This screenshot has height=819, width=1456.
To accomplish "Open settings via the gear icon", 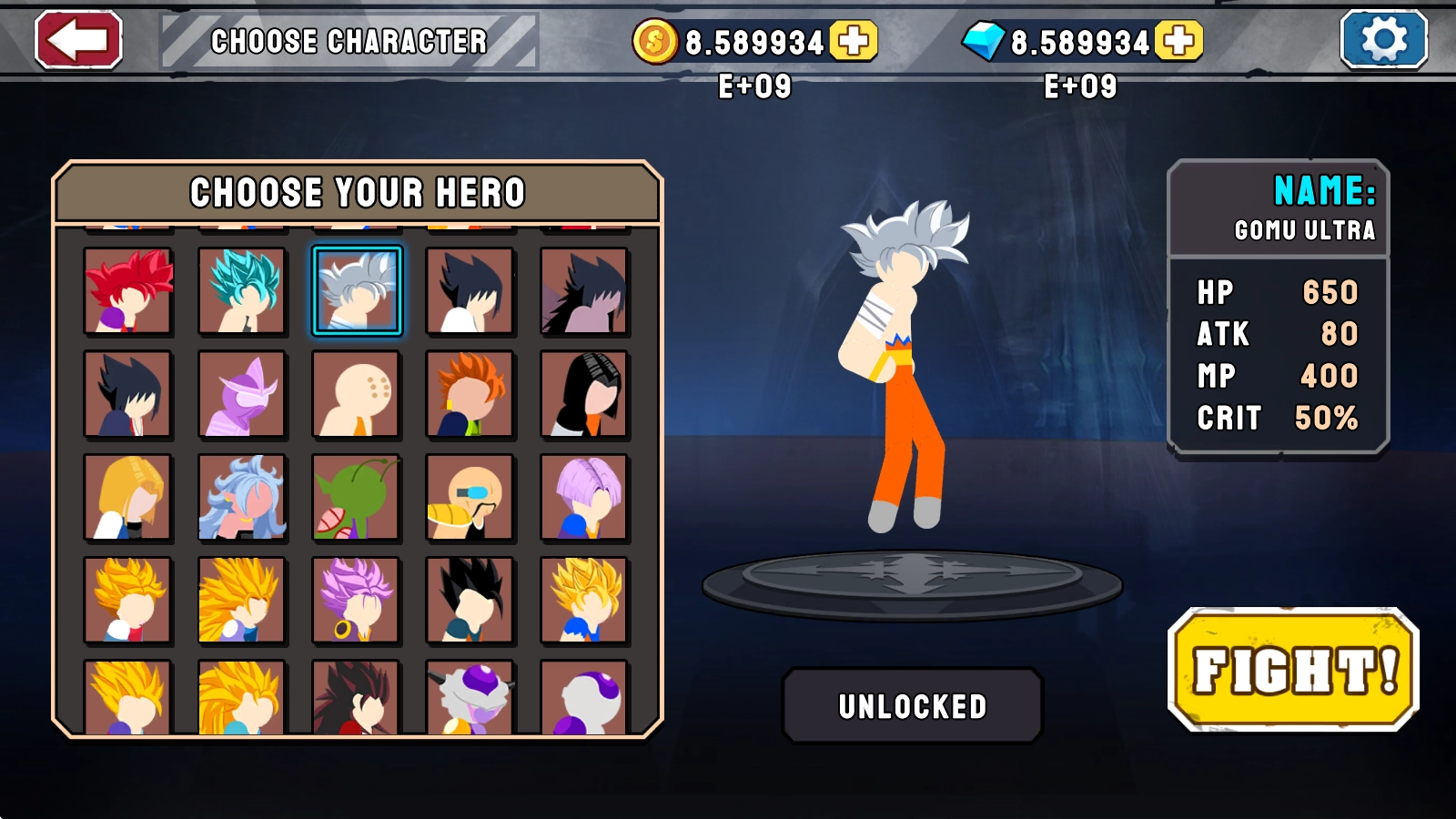I will click(1383, 40).
